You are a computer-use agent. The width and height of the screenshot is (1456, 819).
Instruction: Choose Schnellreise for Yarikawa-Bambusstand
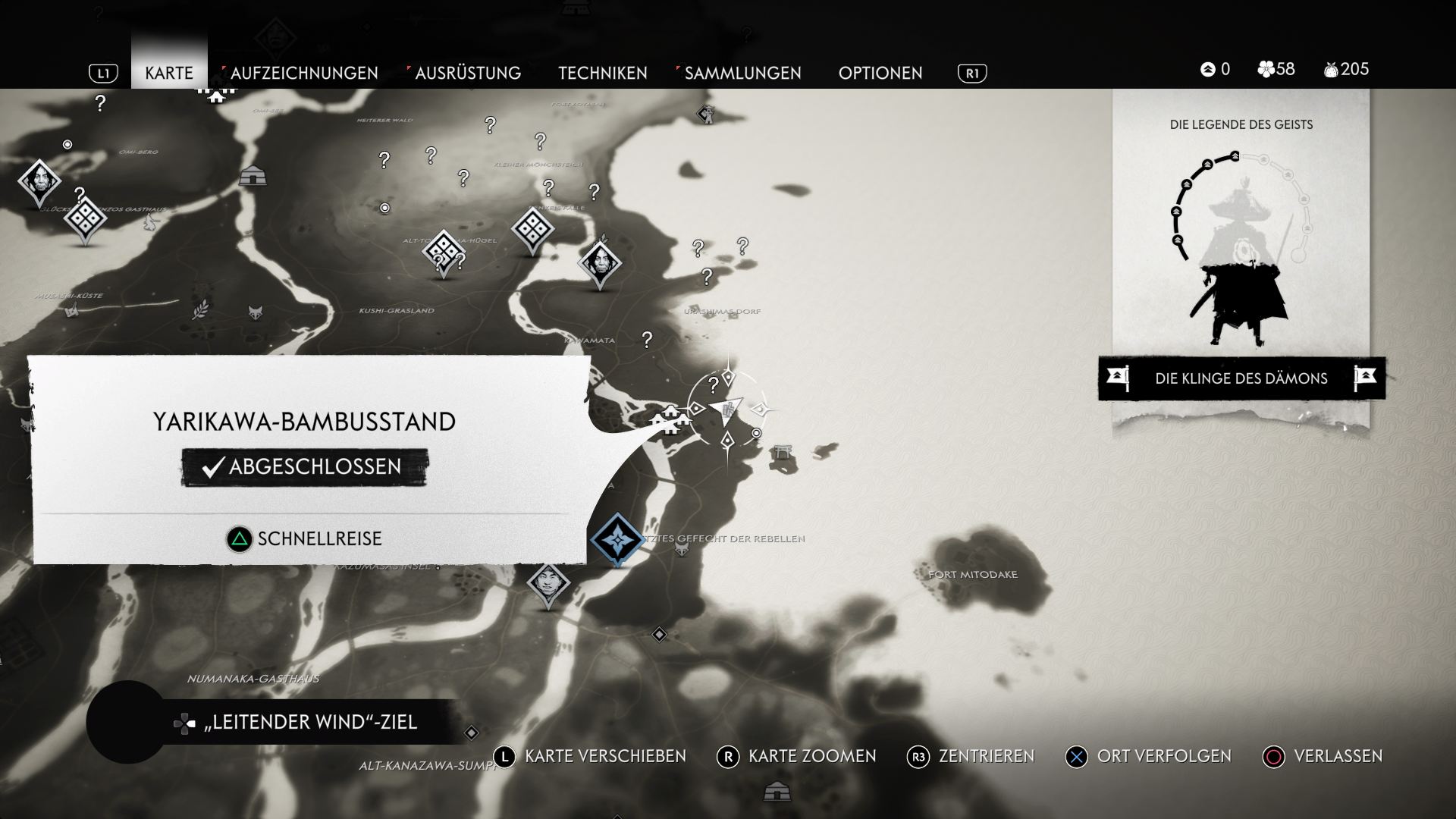pos(305,538)
